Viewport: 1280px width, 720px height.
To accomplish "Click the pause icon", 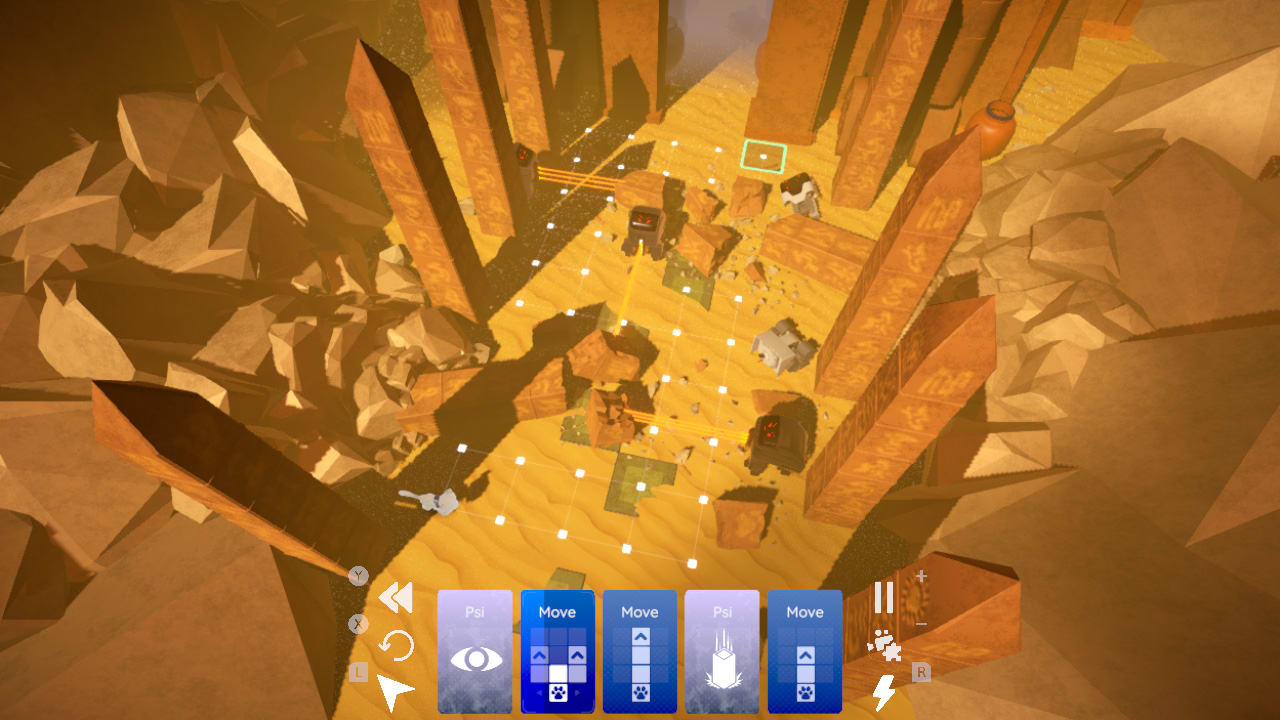I will tap(884, 596).
